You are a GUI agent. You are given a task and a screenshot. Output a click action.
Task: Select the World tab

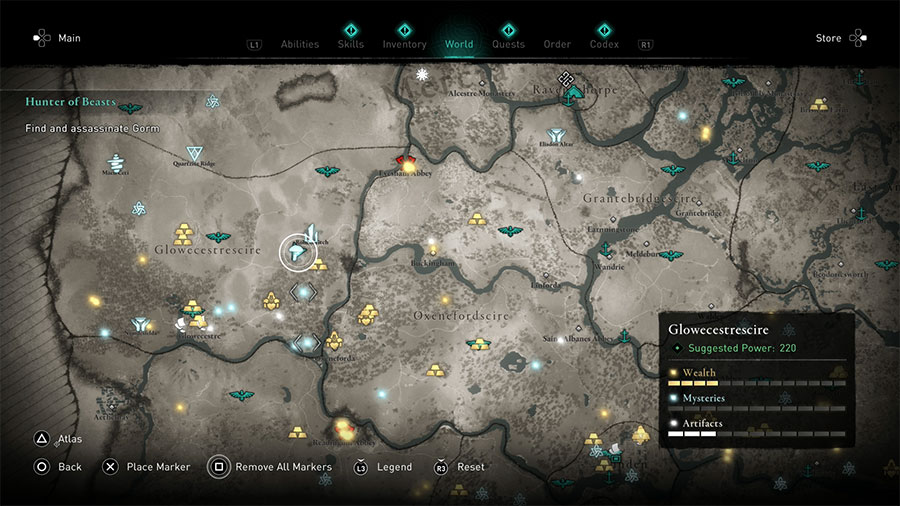coord(458,44)
